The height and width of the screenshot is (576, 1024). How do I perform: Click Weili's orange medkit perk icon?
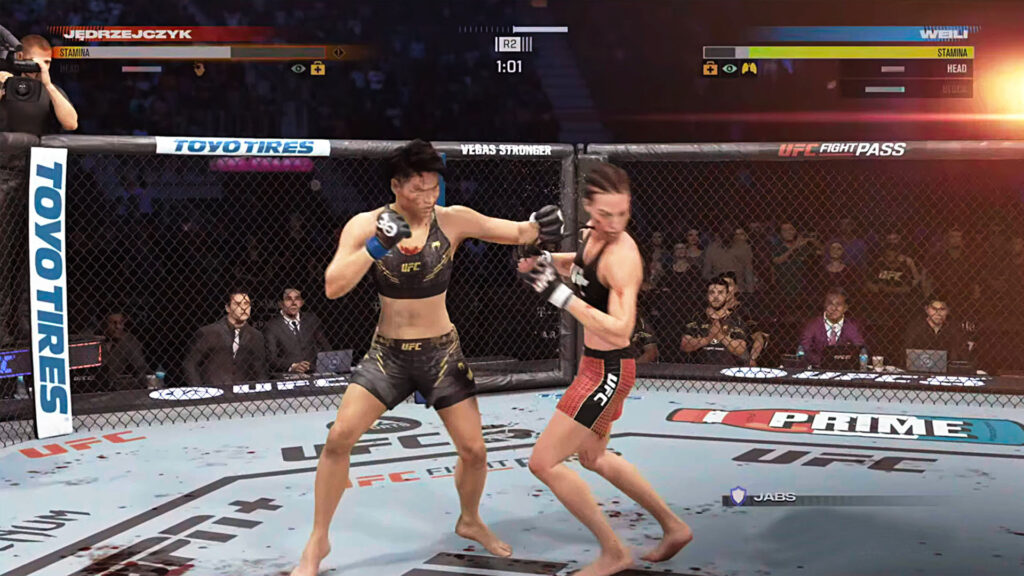coord(711,69)
